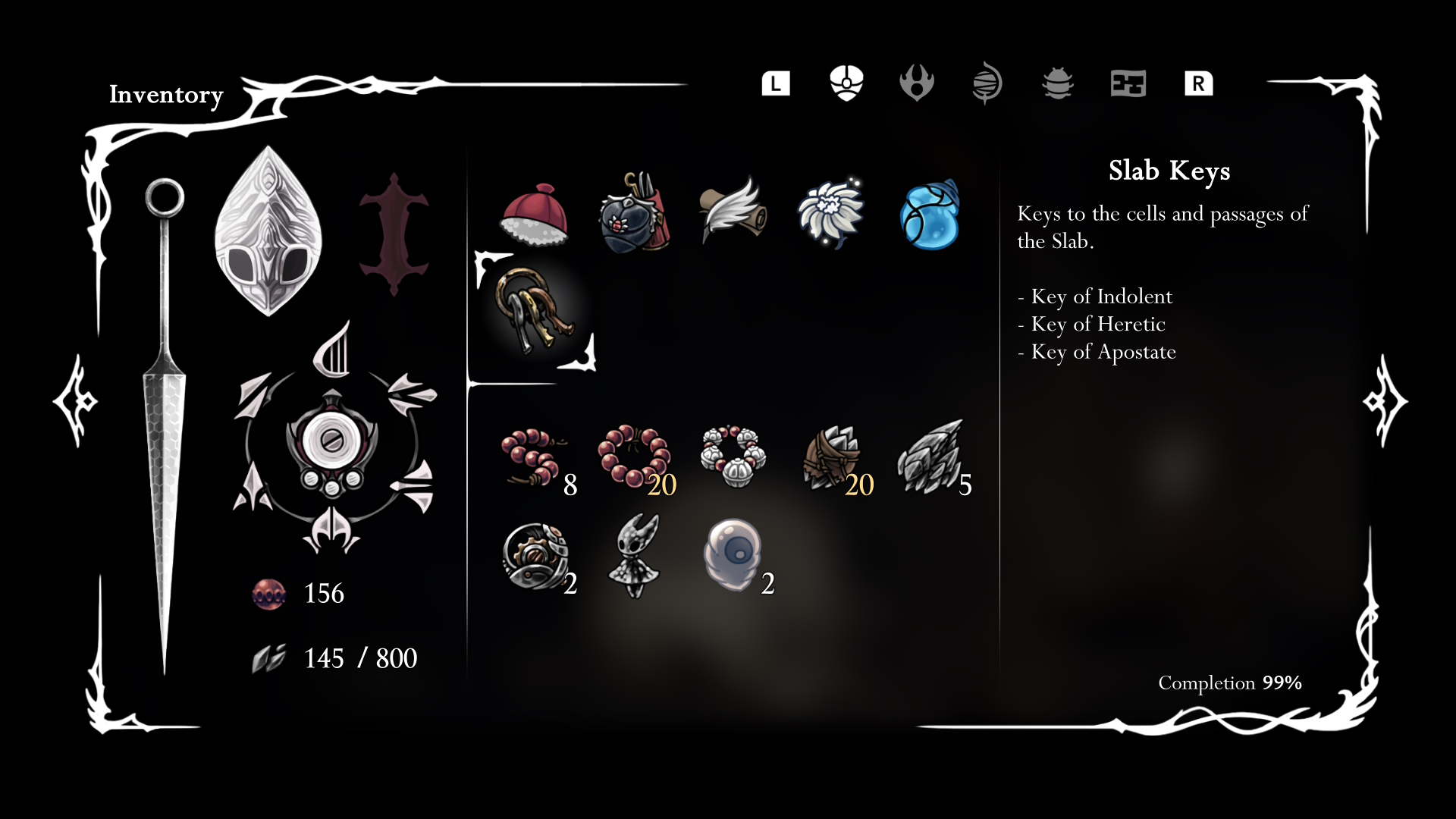Select the dark tool pouch item
1456x819 pixels.
pos(633,215)
